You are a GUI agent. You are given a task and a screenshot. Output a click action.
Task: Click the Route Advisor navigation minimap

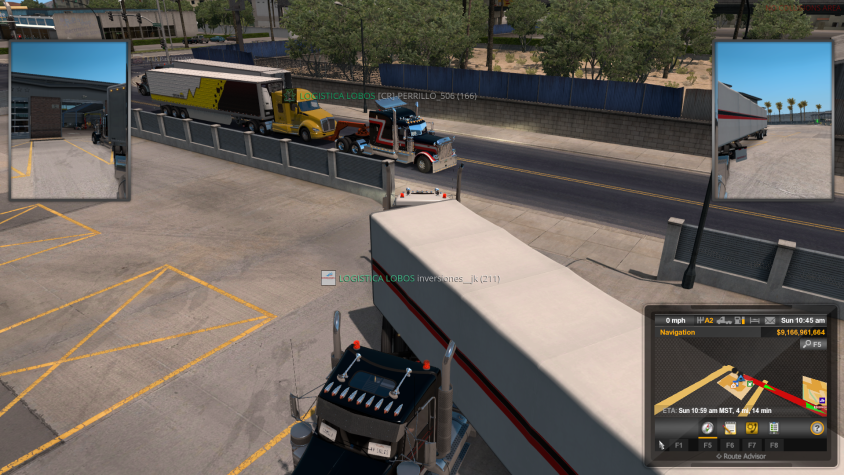click(740, 378)
